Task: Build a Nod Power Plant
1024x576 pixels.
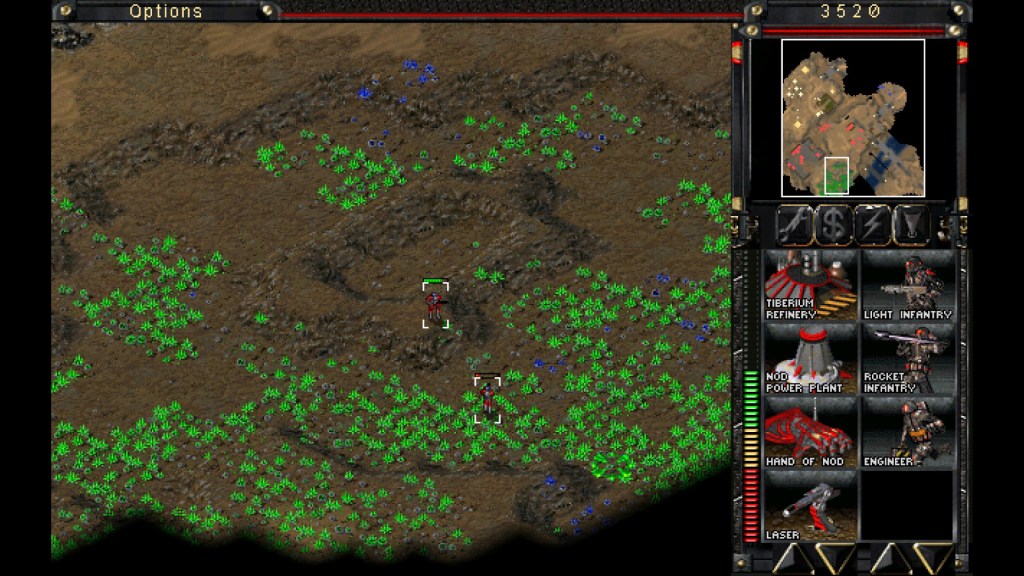Action: coord(810,359)
